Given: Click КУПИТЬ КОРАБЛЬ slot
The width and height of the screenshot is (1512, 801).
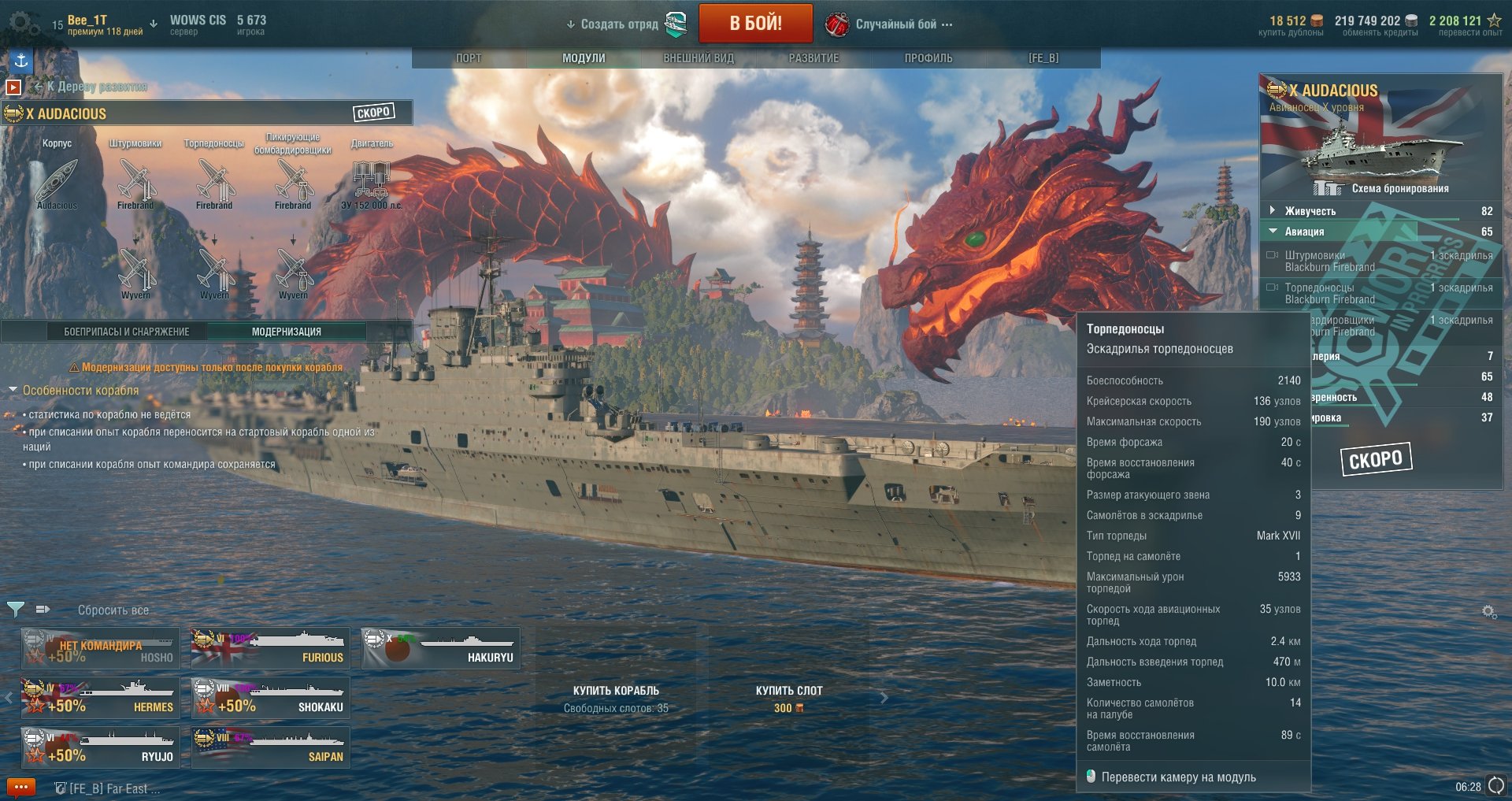Looking at the screenshot, I should click(616, 698).
